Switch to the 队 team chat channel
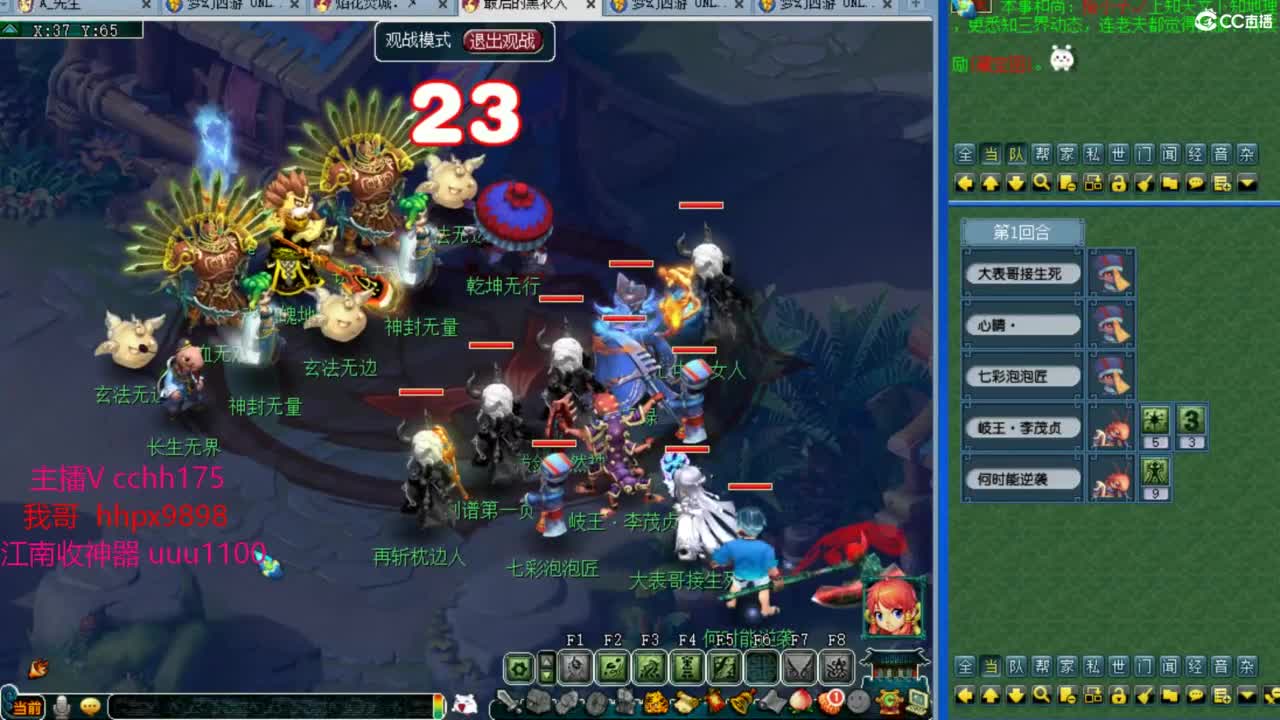 point(1016,156)
